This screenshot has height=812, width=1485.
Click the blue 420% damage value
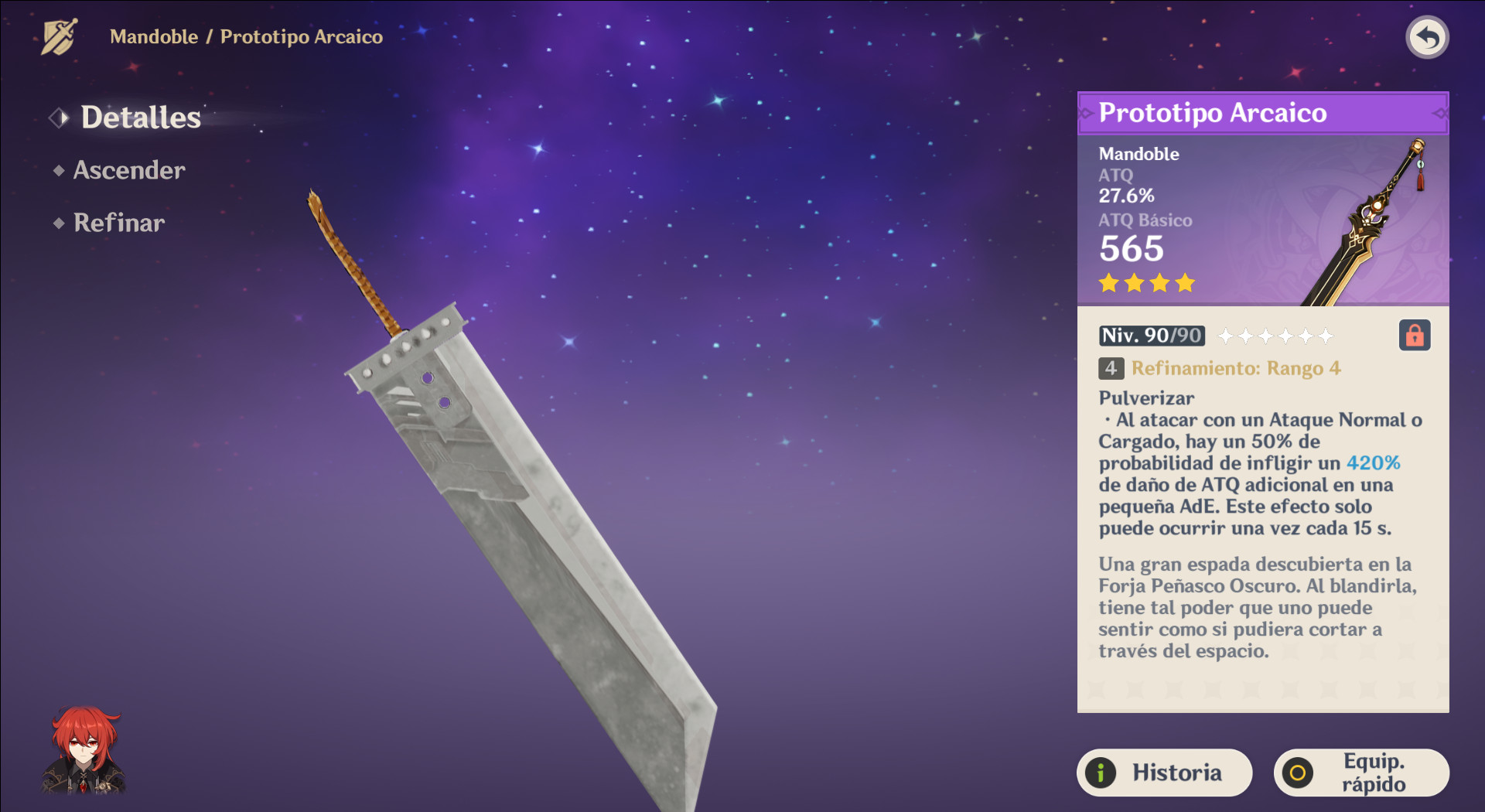point(1374,463)
